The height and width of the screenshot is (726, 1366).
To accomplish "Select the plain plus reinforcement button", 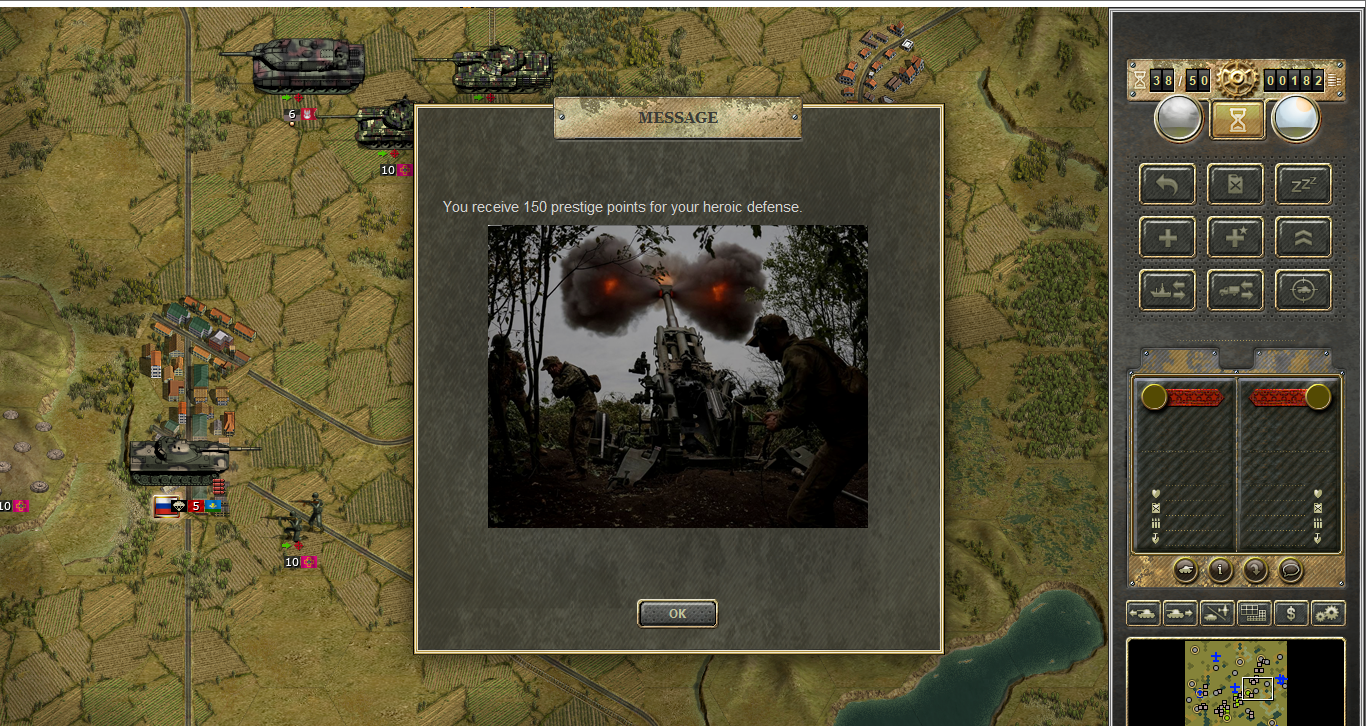I will point(1166,237).
